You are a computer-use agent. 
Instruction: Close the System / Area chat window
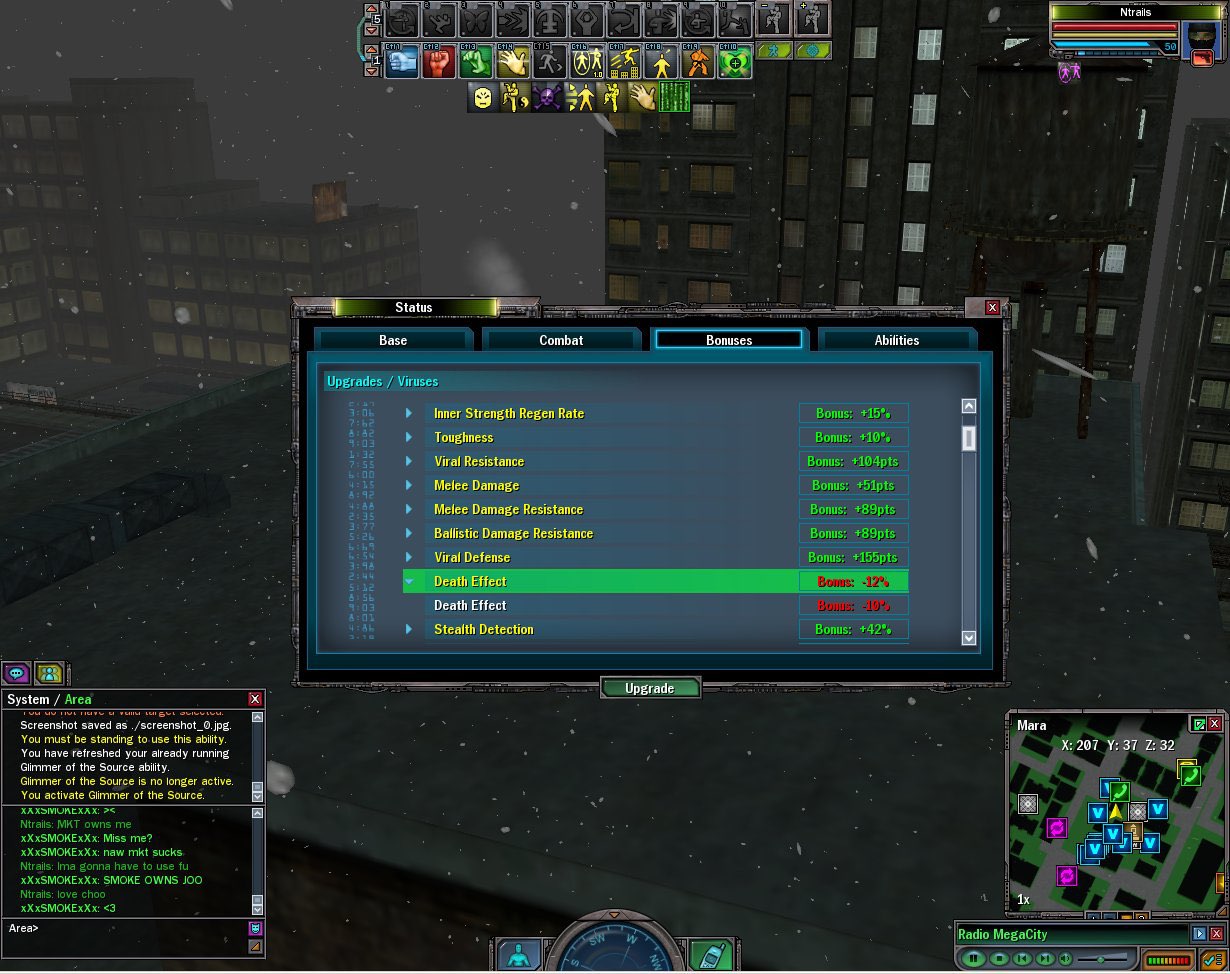tap(255, 699)
